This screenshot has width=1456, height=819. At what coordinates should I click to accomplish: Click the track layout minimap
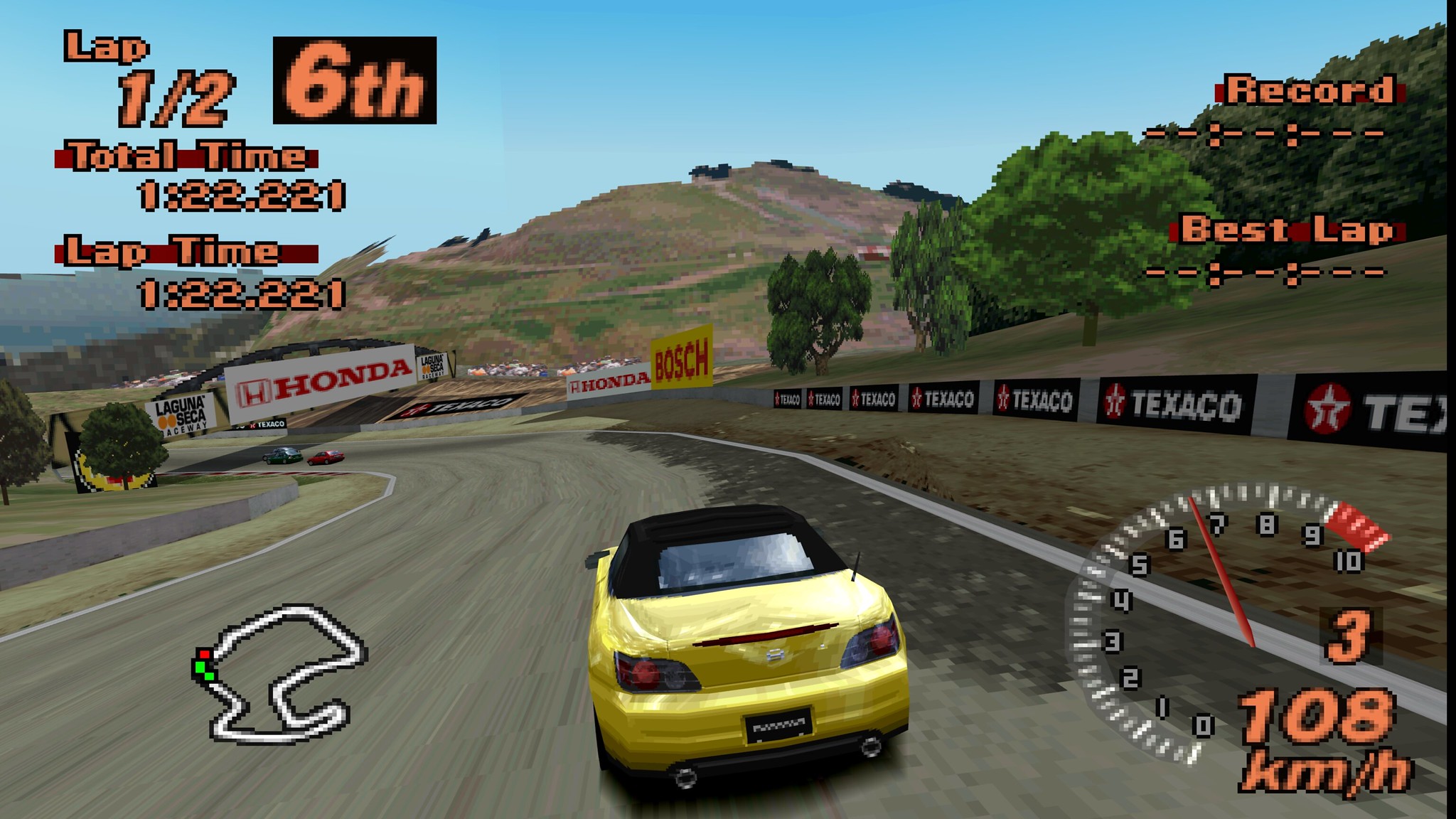pyautogui.click(x=280, y=672)
